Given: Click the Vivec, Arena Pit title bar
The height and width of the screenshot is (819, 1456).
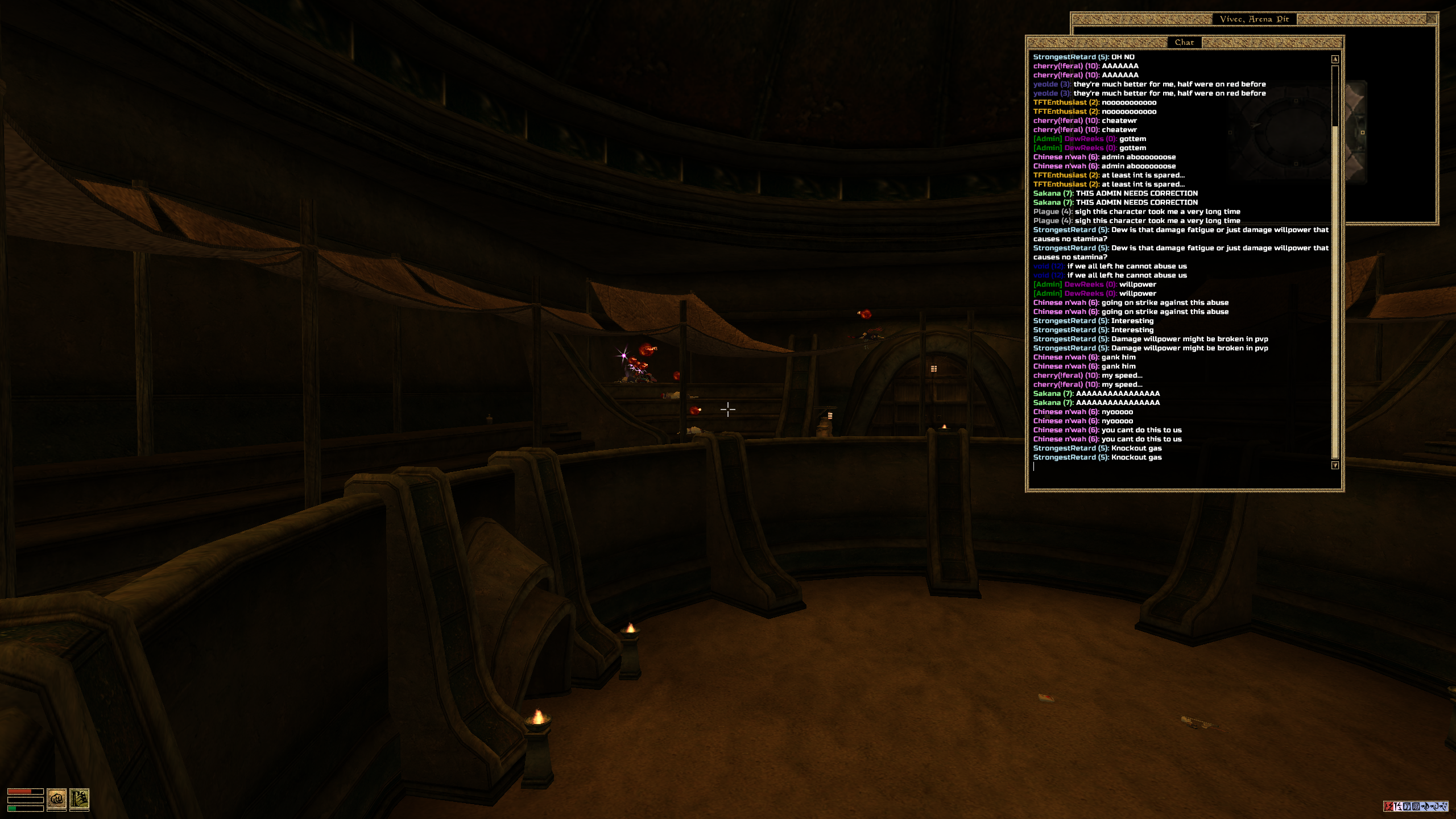Looking at the screenshot, I should pyautogui.click(x=1254, y=19).
